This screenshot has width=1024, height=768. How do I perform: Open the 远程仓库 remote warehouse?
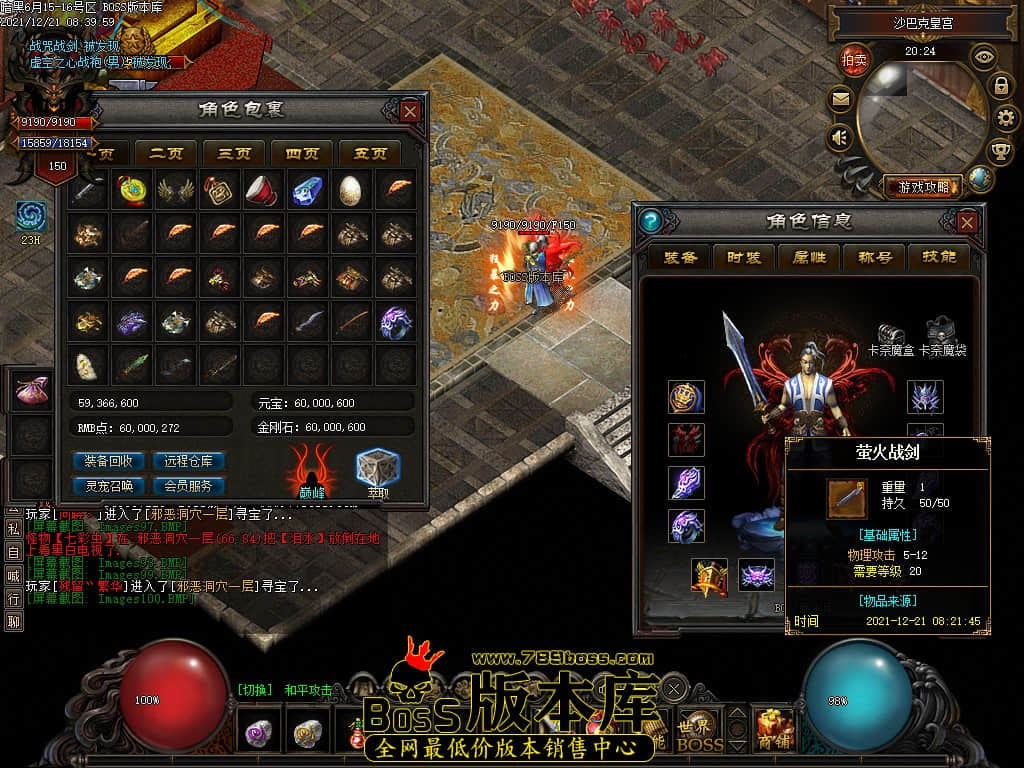coord(188,461)
